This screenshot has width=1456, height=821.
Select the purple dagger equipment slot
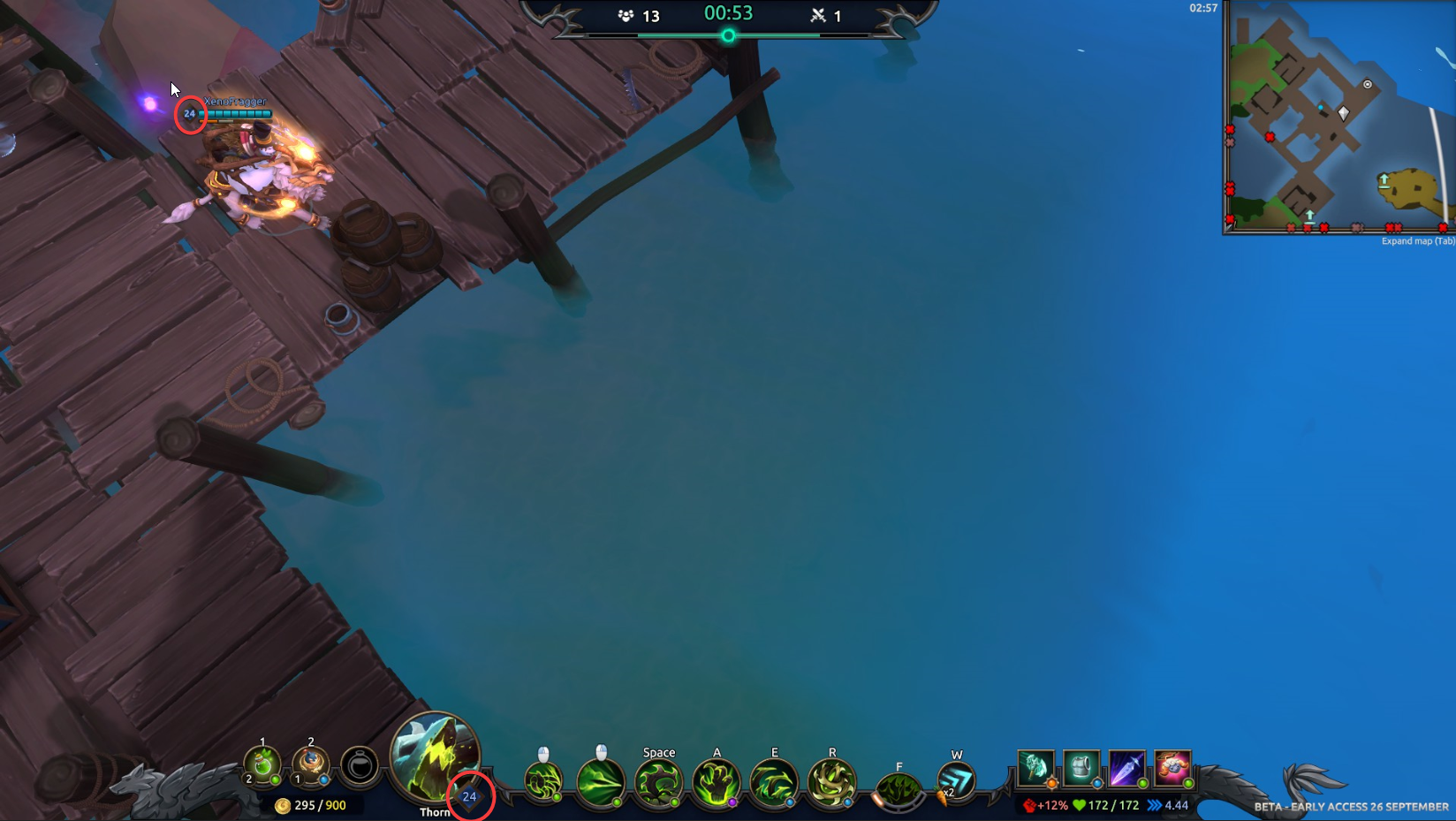pyautogui.click(x=1126, y=768)
